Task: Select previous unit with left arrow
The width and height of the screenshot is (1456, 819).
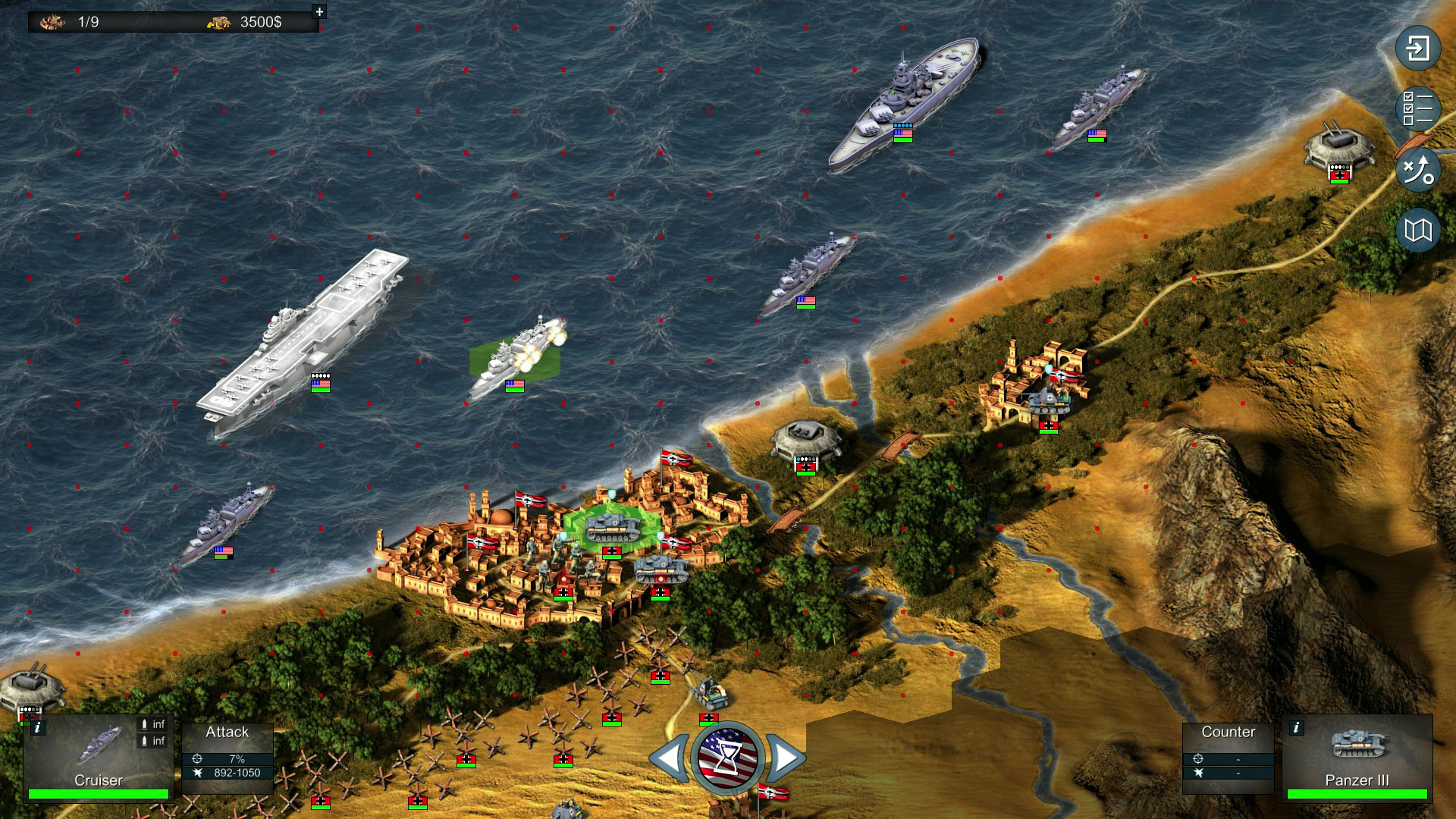Action: point(670,757)
